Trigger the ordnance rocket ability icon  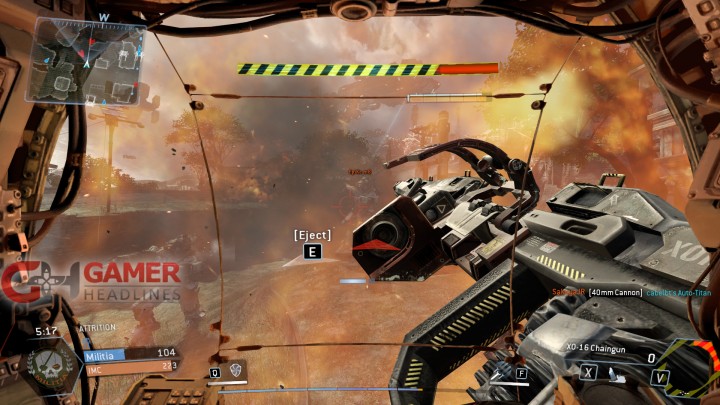coord(498,373)
